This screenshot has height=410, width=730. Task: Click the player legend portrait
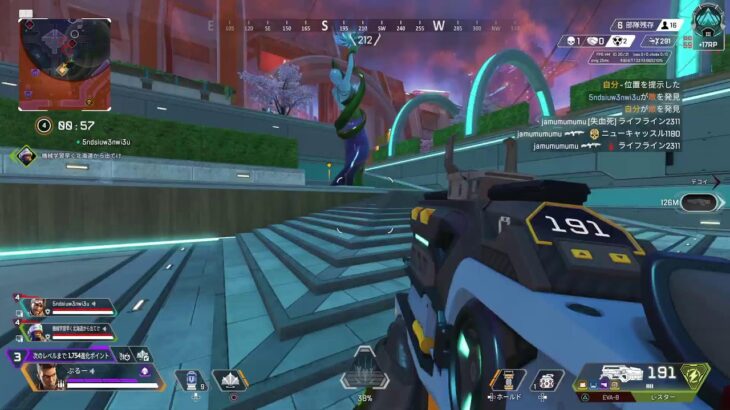point(44,377)
